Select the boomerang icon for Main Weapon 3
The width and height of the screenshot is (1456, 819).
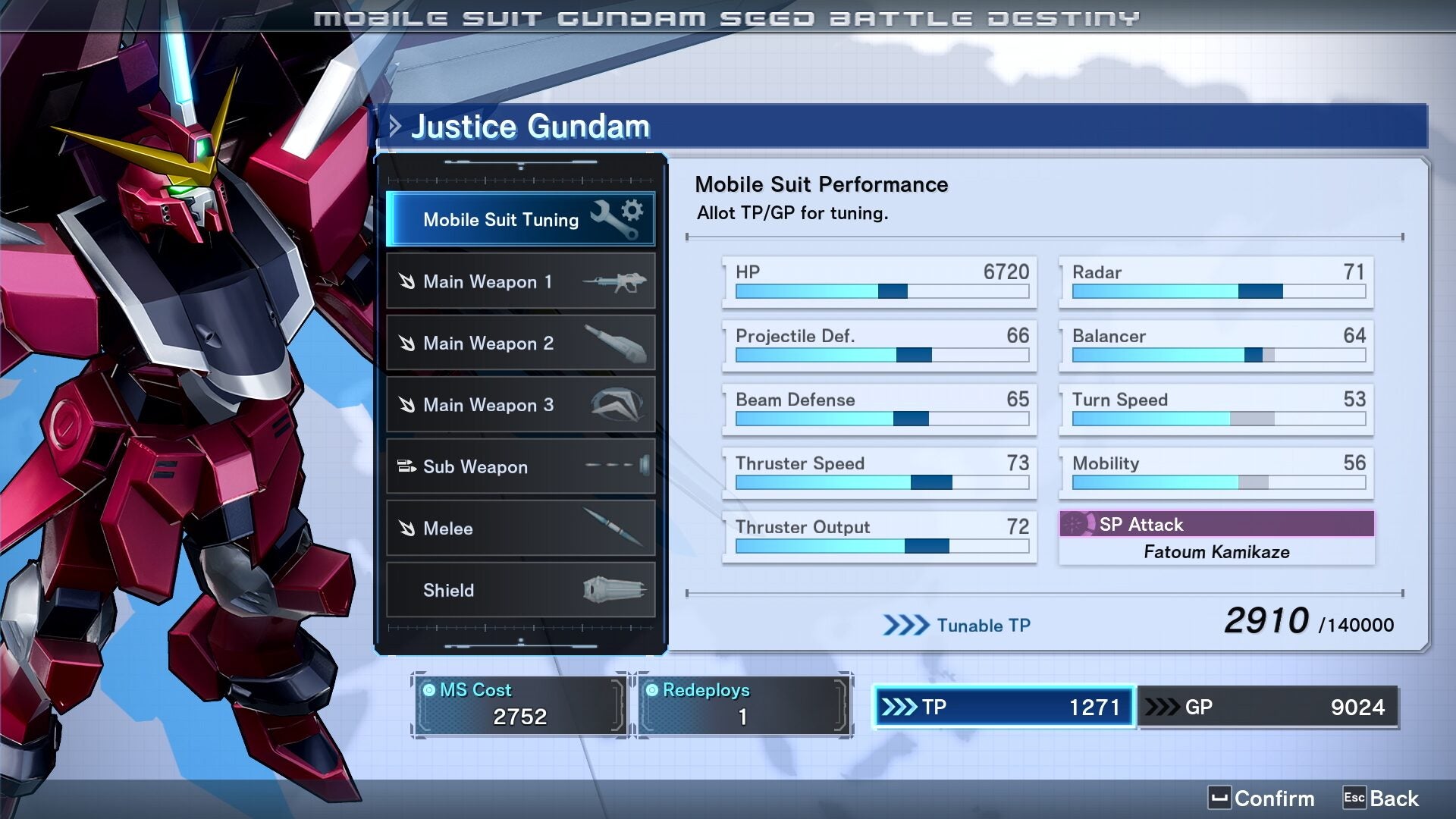click(616, 405)
